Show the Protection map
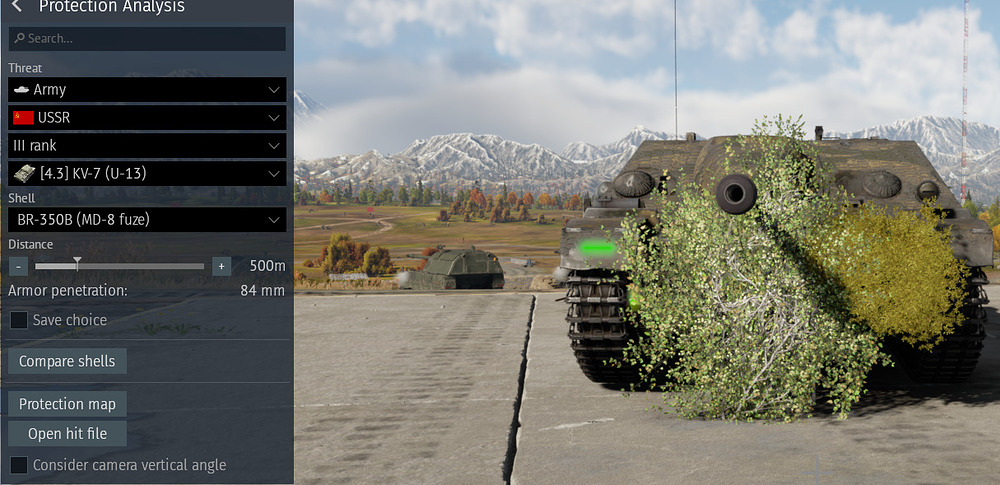The image size is (1000, 485). [67, 405]
